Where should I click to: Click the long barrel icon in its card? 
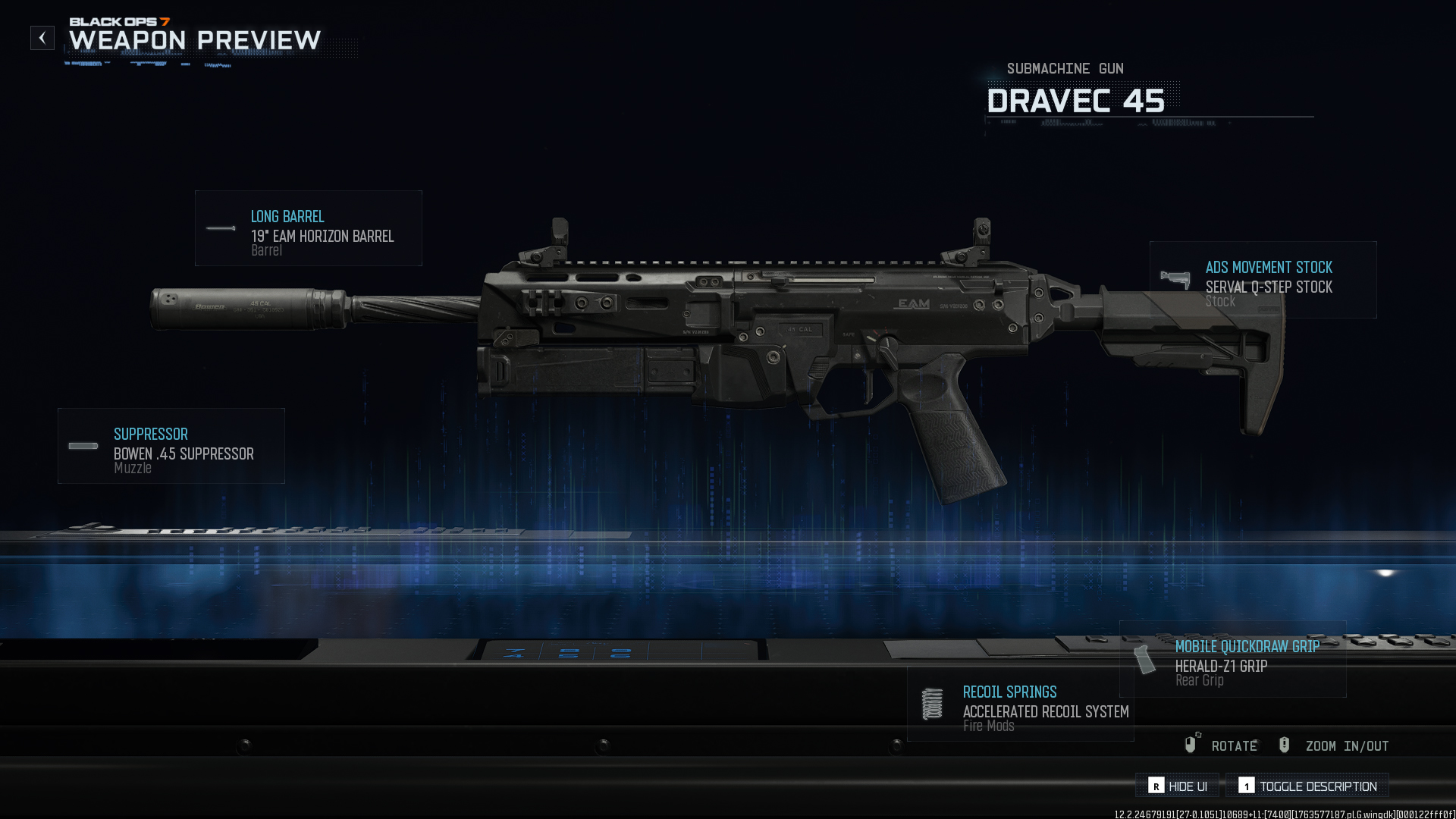point(219,227)
